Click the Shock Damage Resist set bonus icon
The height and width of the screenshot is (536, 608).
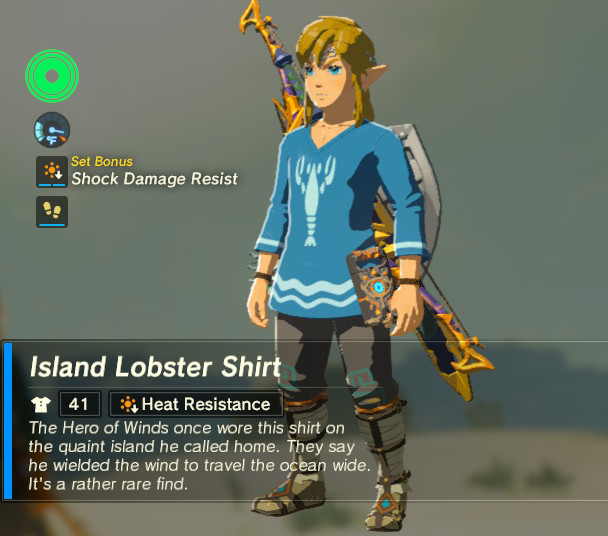pos(51,171)
